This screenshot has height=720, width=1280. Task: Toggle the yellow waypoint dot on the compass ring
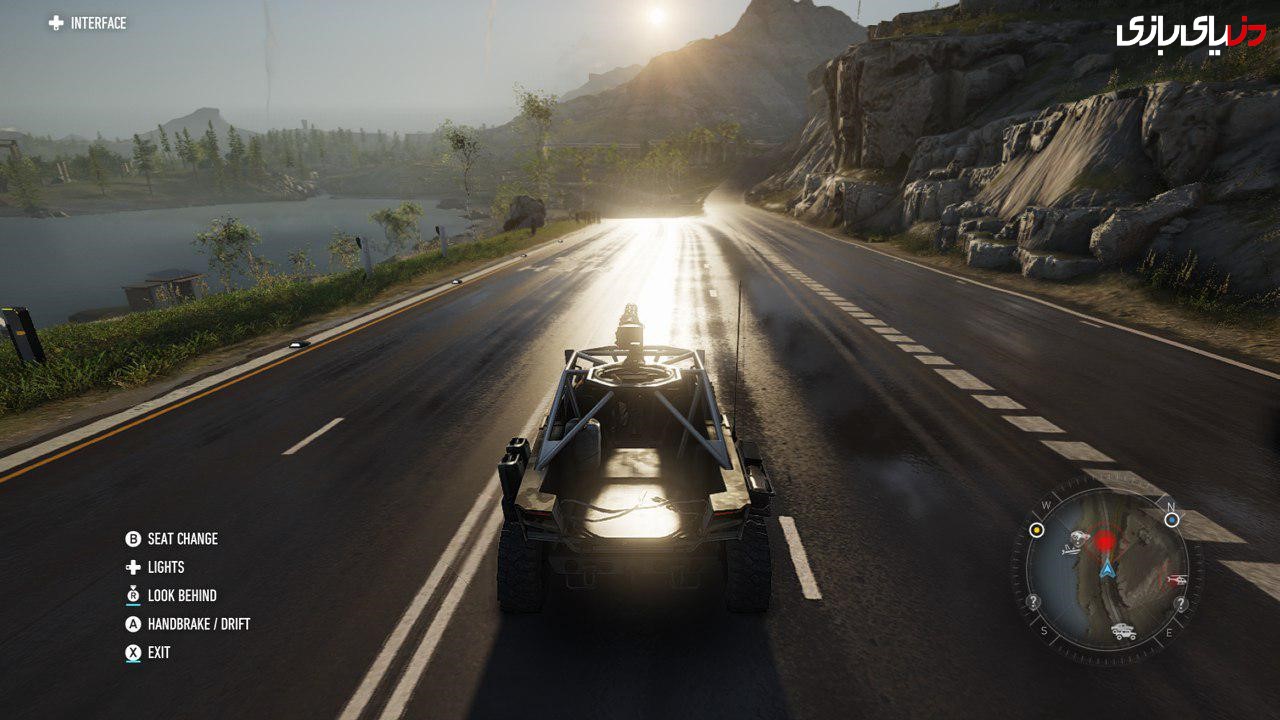pyautogui.click(x=1037, y=530)
